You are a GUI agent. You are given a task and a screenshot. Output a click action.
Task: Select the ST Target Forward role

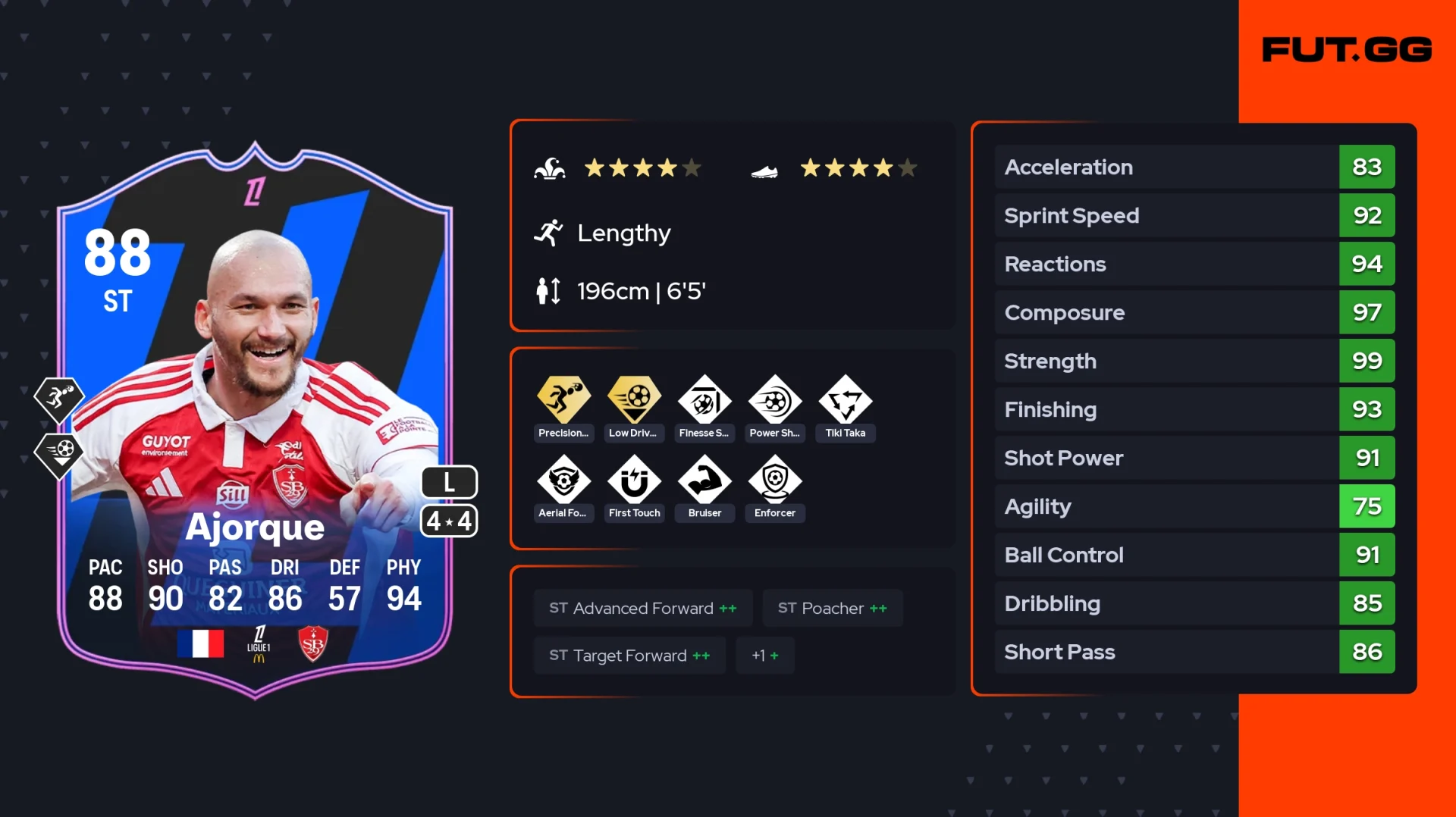pos(629,656)
